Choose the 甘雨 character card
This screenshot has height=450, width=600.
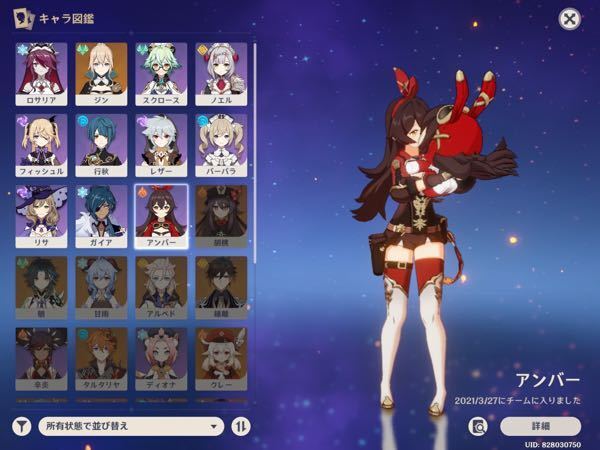pos(101,288)
